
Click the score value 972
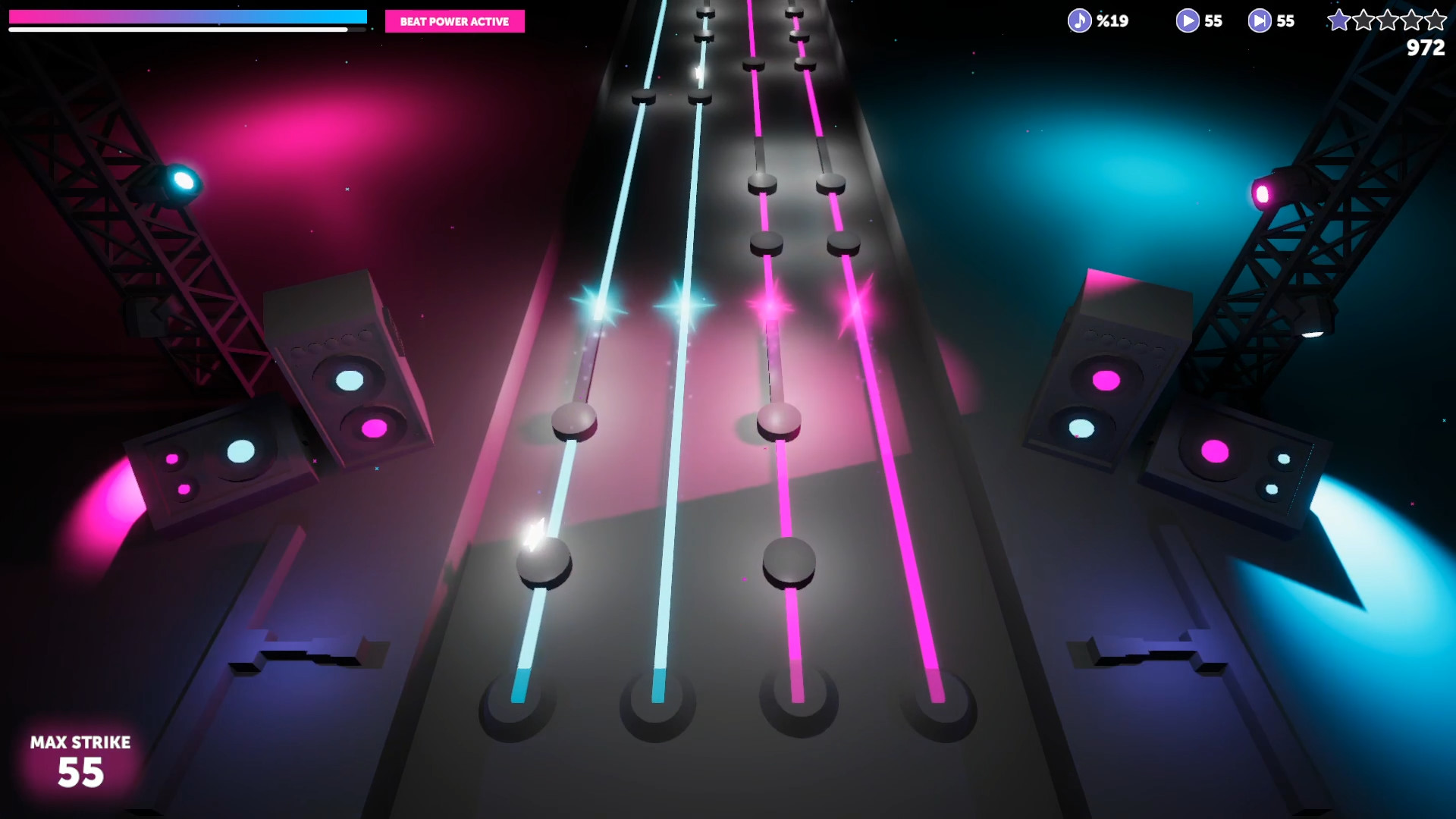[x=1426, y=45]
